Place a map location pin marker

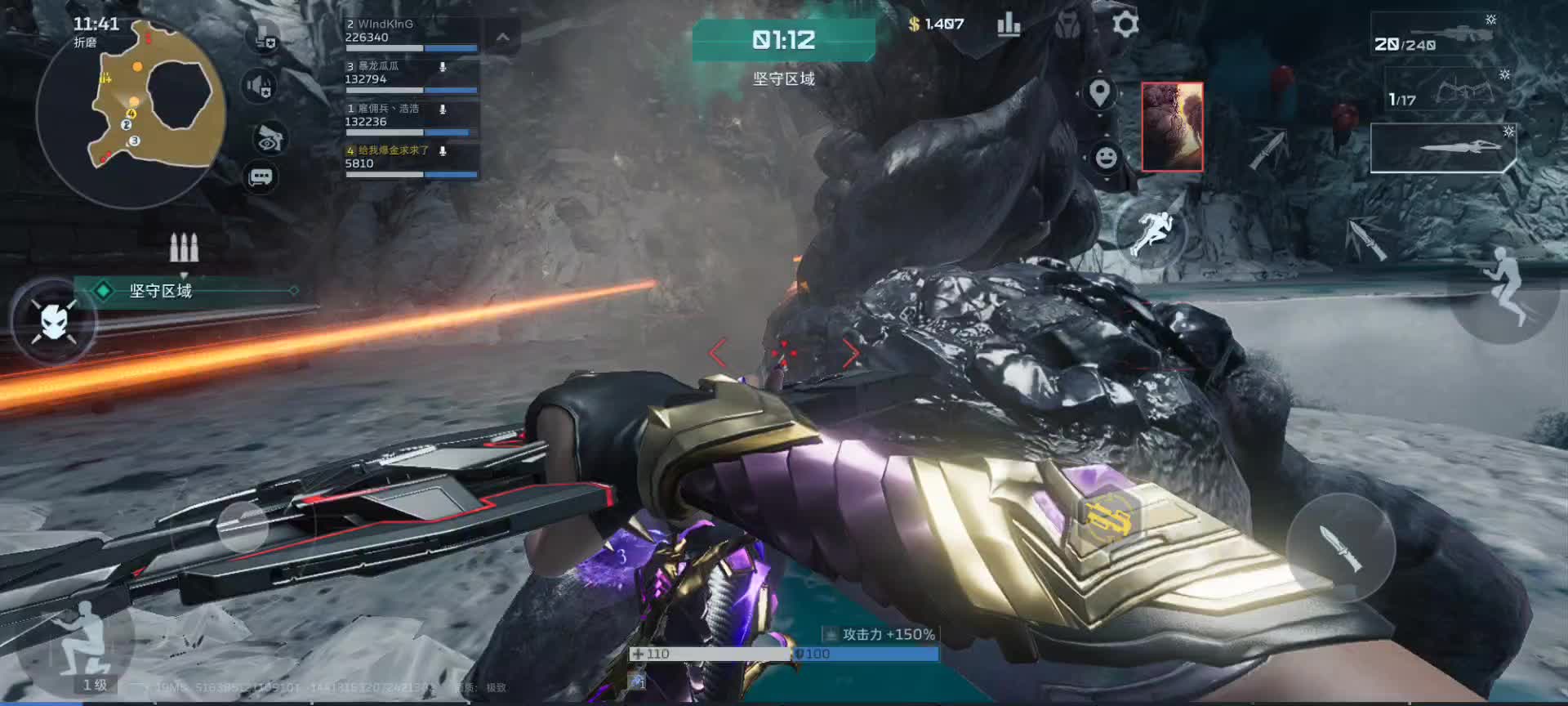tap(1100, 94)
